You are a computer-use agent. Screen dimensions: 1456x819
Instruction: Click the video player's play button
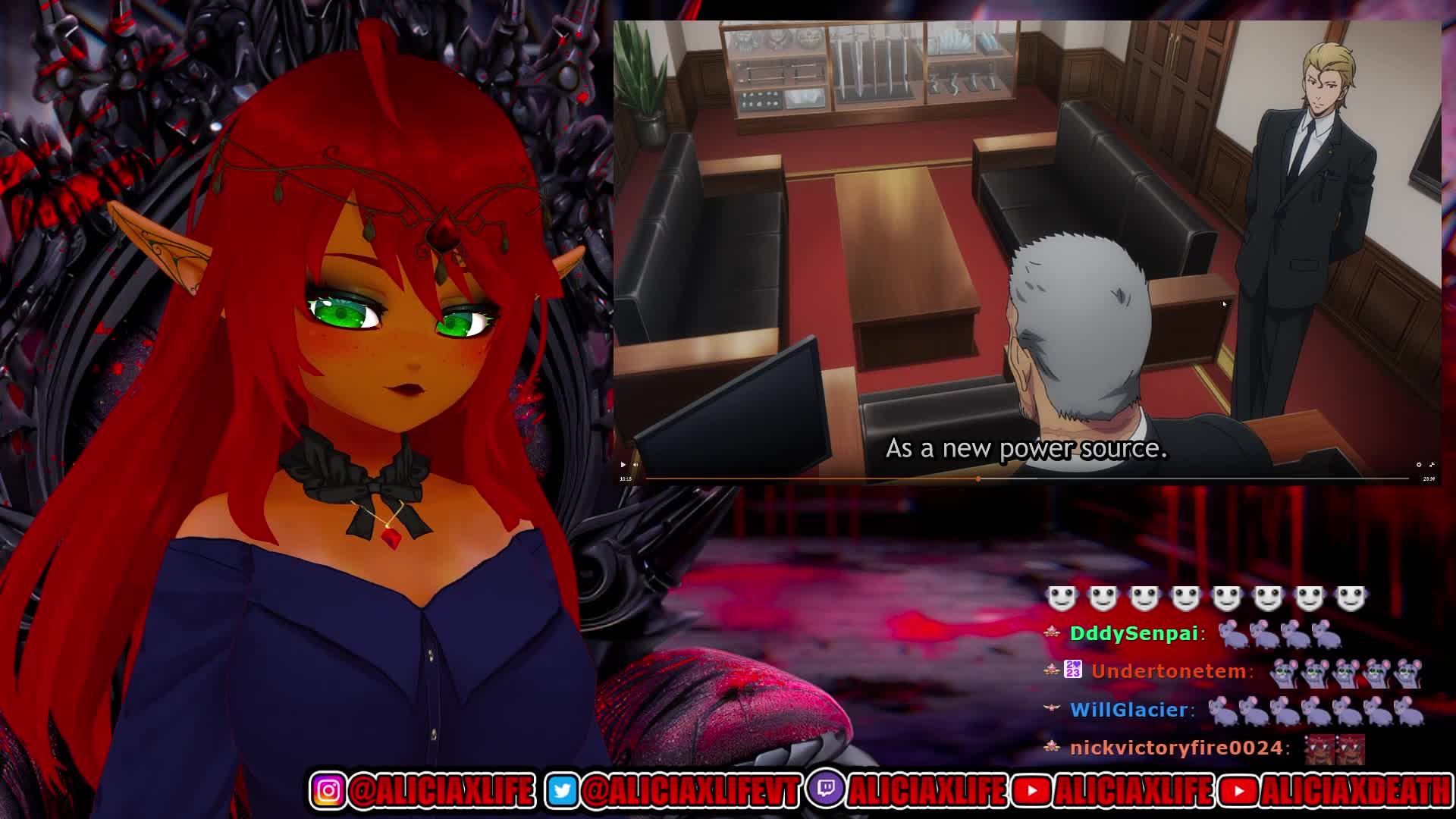(623, 465)
